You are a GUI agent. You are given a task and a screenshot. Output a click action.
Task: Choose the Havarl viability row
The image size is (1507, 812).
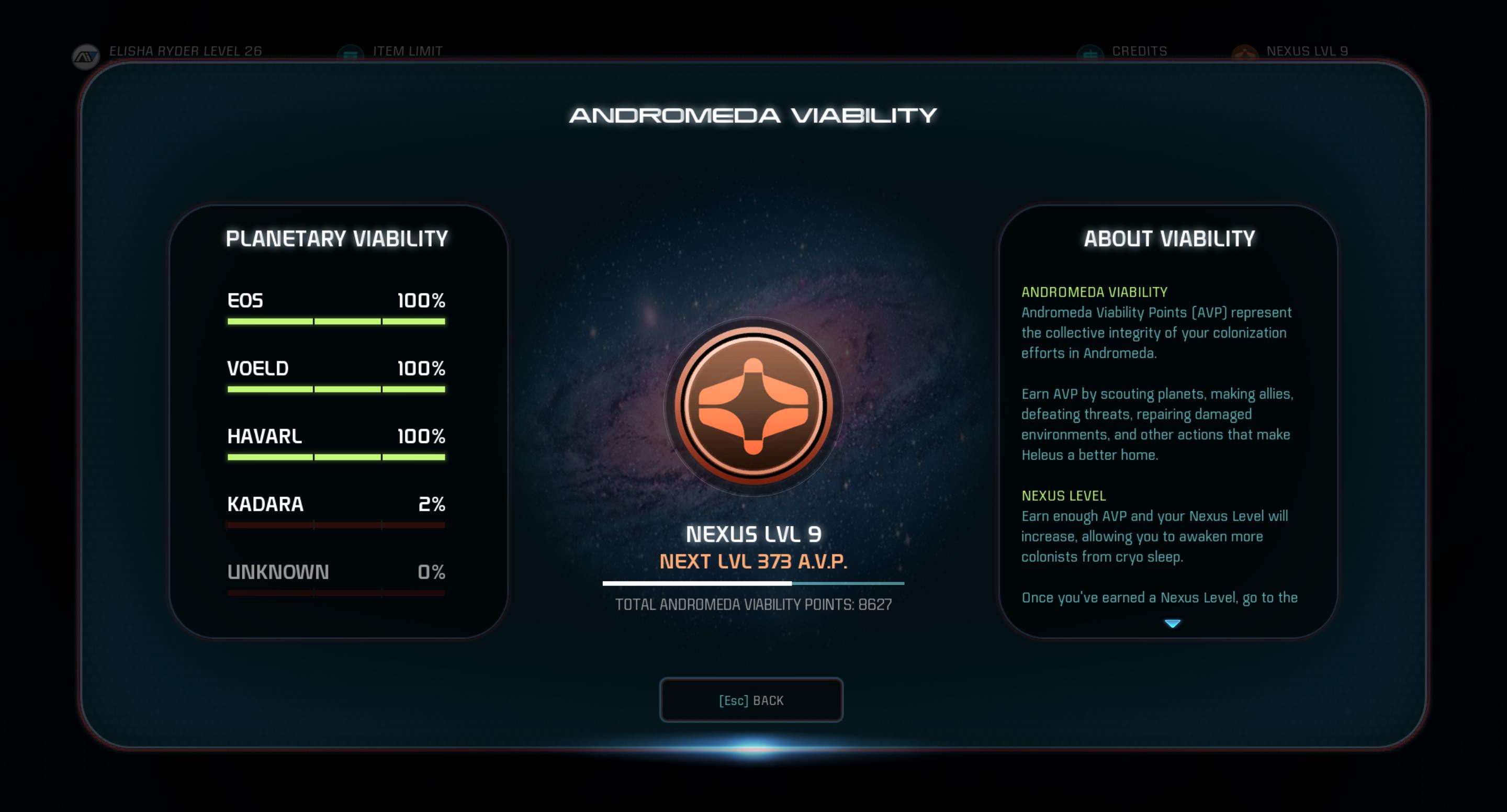(336, 444)
